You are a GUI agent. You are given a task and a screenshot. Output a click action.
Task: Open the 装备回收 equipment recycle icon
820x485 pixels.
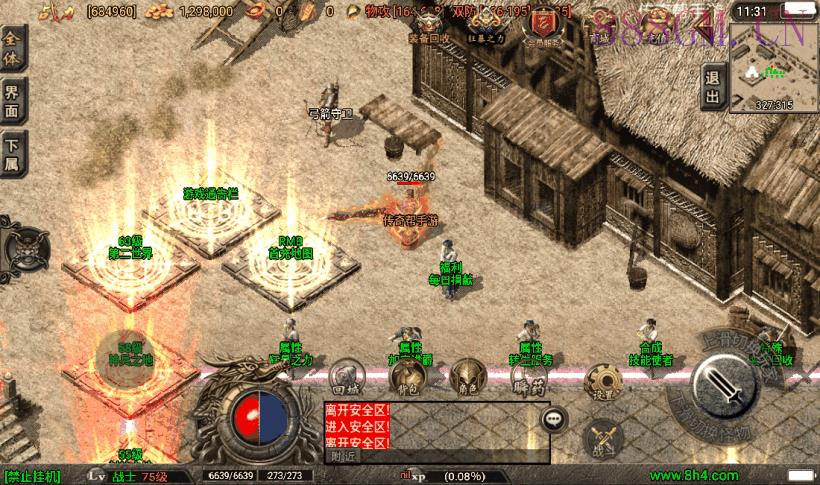click(429, 24)
